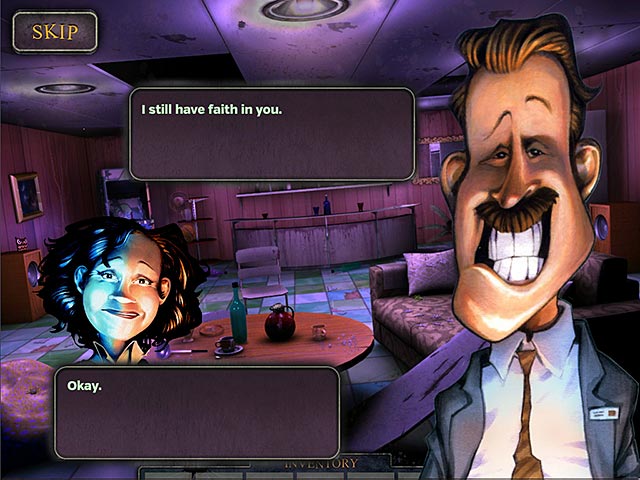Image resolution: width=640 pixels, height=480 pixels.
Task: Open the Inventory bar
Action: click(x=321, y=464)
